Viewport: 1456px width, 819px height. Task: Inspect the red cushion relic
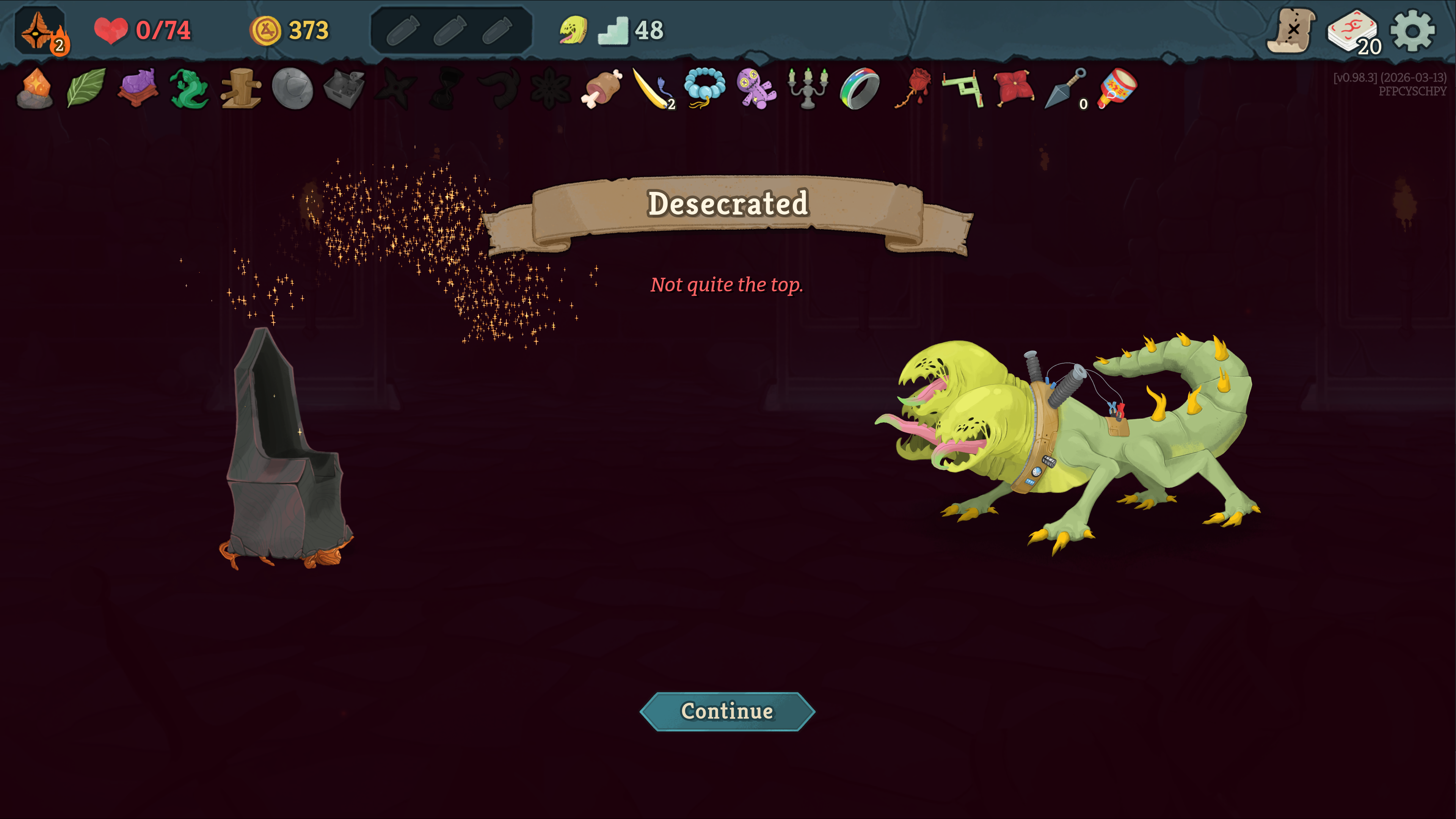(1014, 88)
